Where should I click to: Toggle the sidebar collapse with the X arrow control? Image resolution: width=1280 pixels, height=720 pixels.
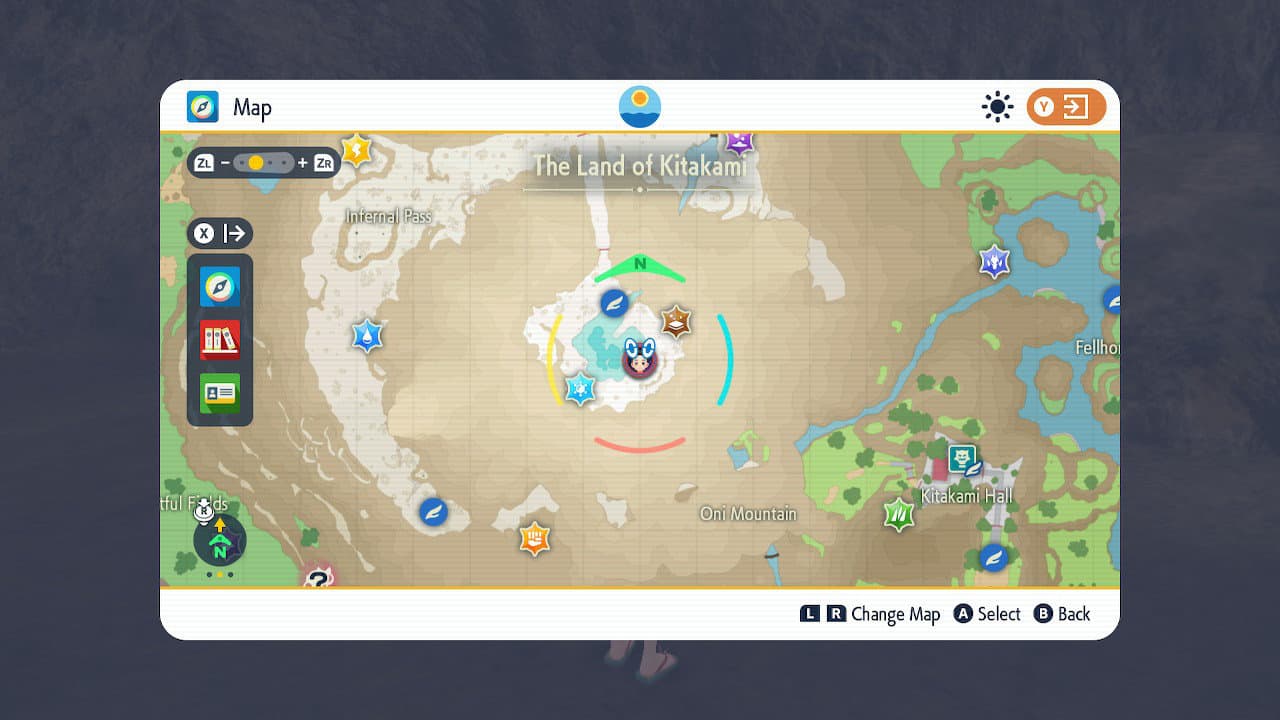[220, 233]
